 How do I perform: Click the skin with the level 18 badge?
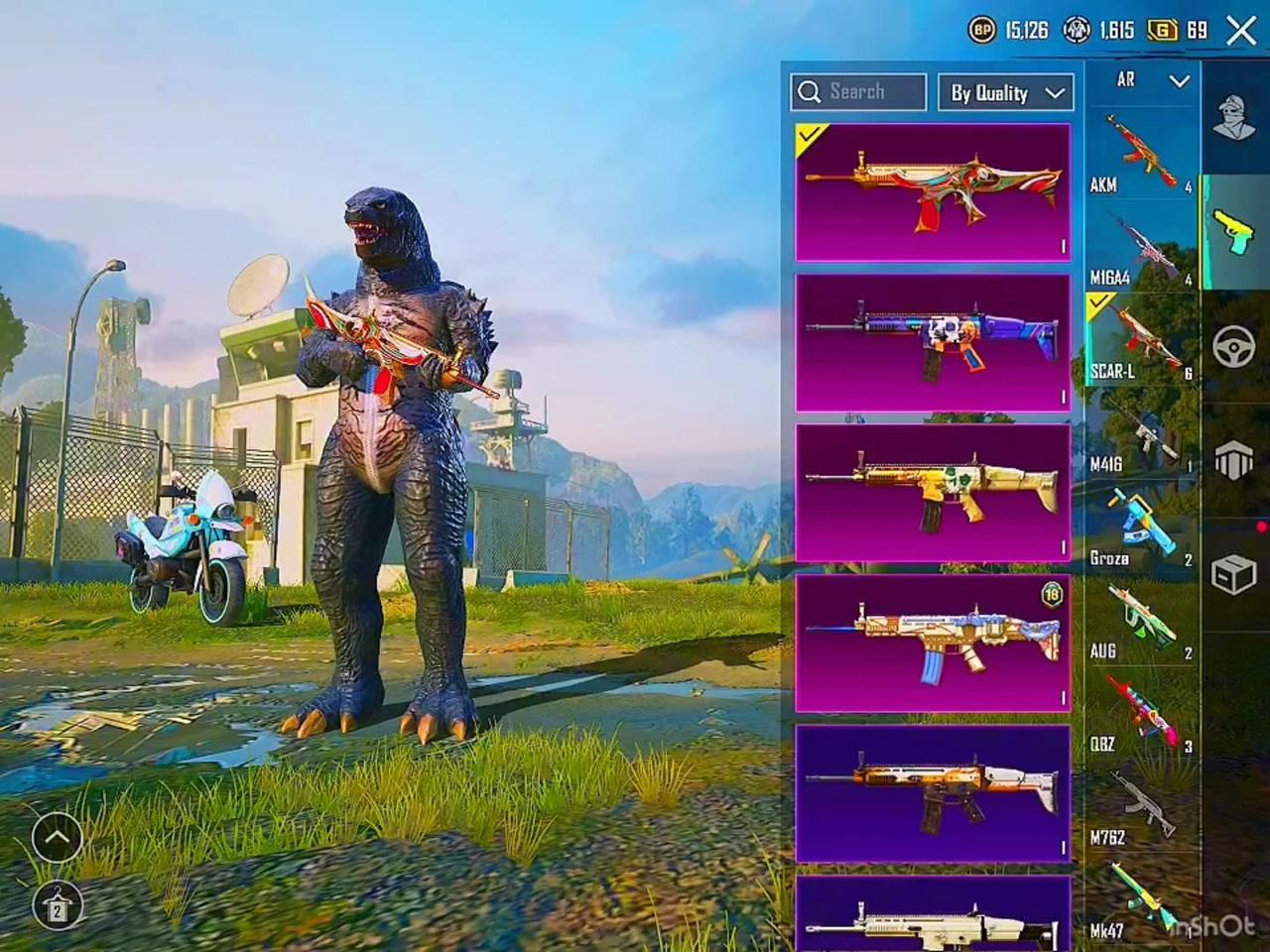[933, 645]
